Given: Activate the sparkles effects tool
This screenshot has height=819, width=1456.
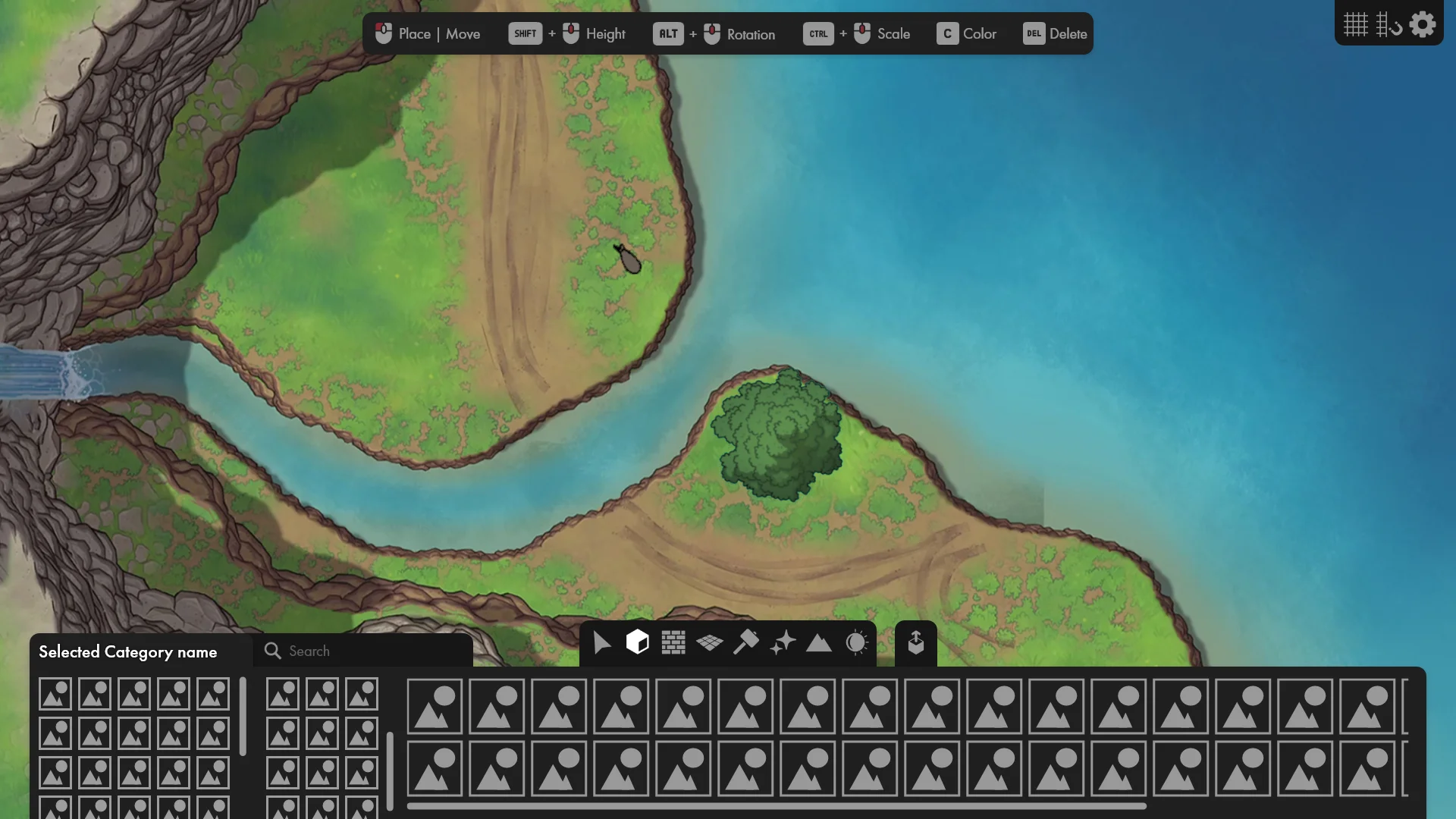Looking at the screenshot, I should tap(783, 643).
